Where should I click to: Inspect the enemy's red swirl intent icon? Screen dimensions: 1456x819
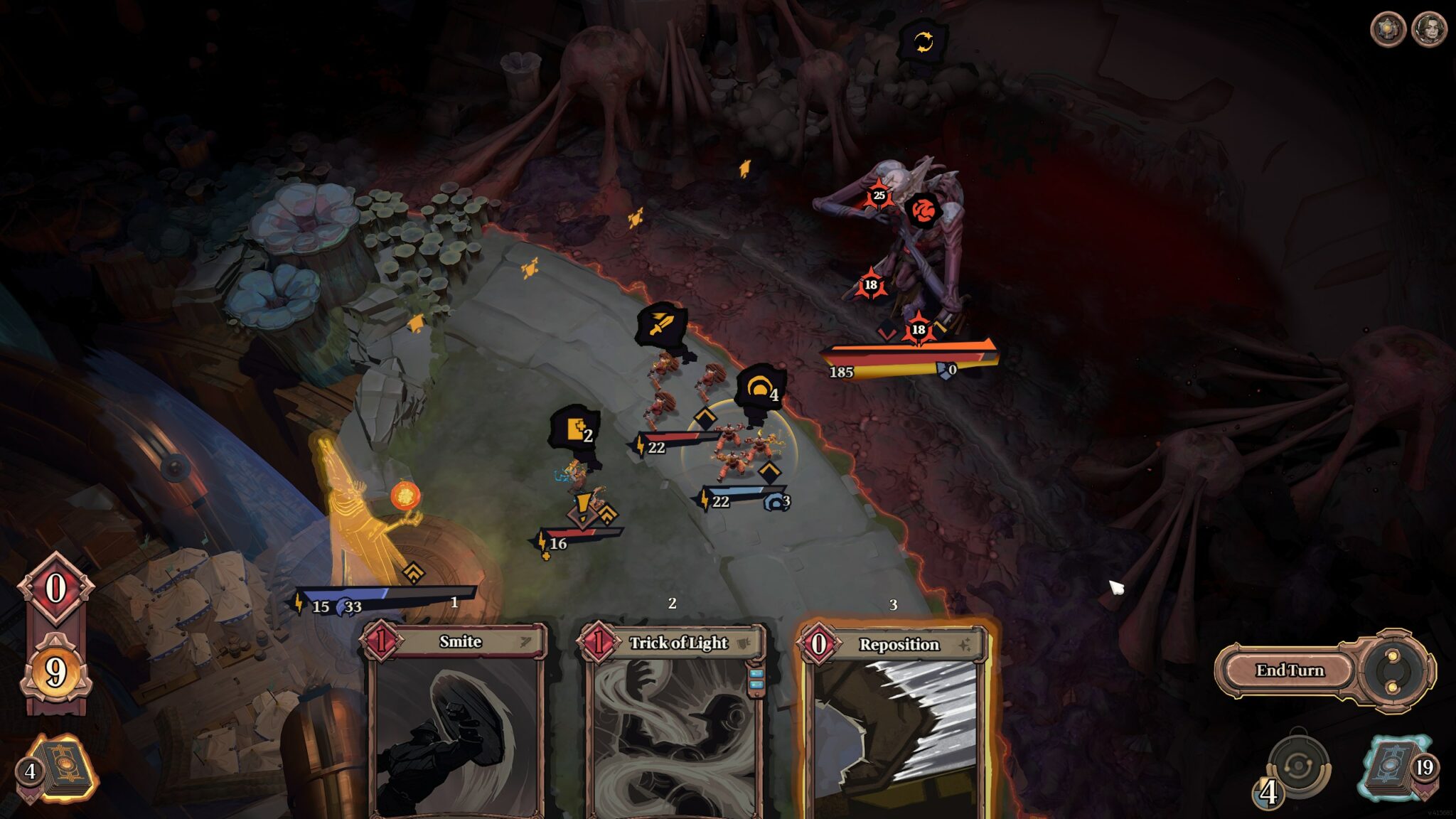pyautogui.click(x=923, y=211)
